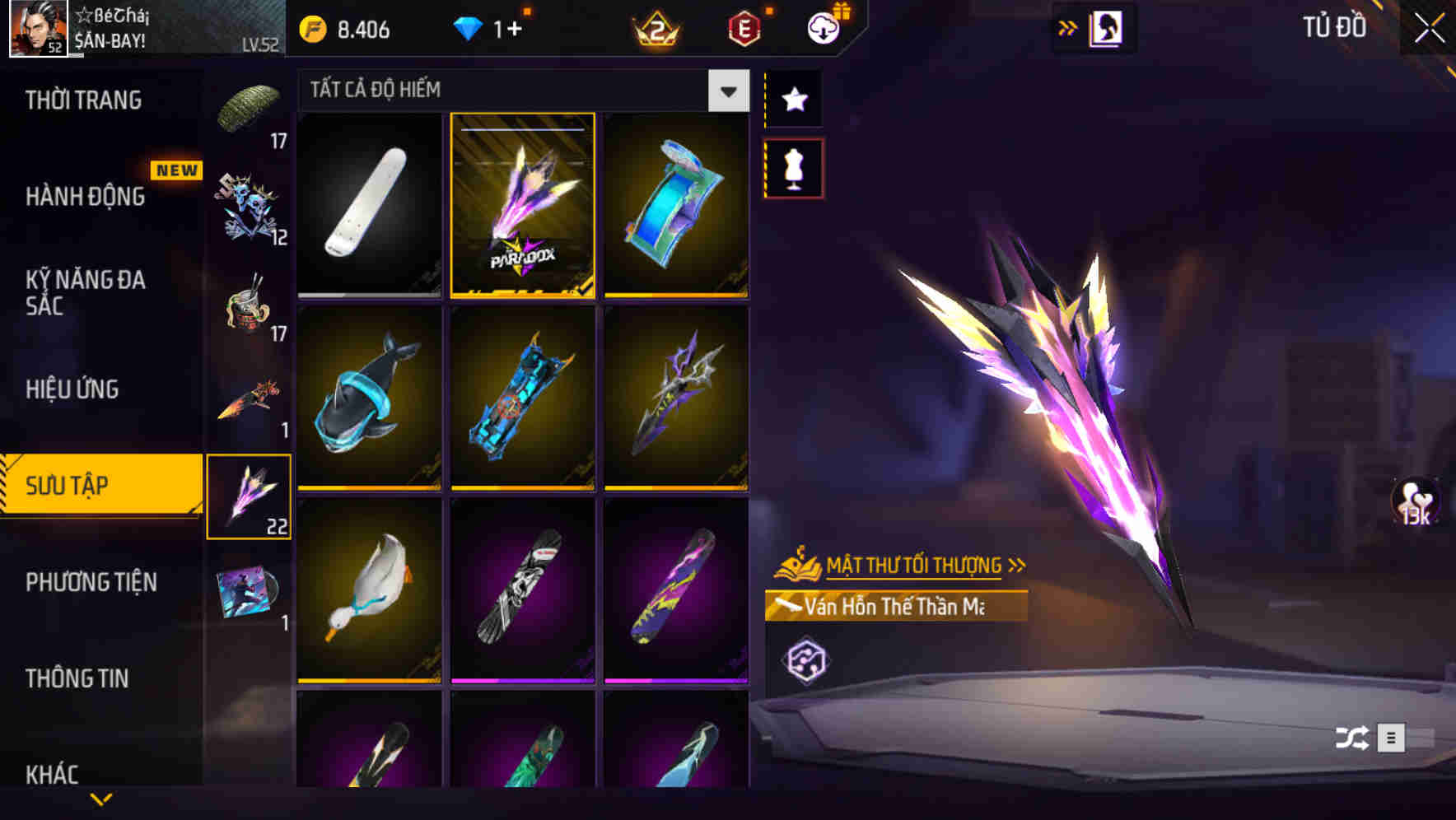Enable the star favorites filter
The width and height of the screenshot is (1456, 820).
794,99
